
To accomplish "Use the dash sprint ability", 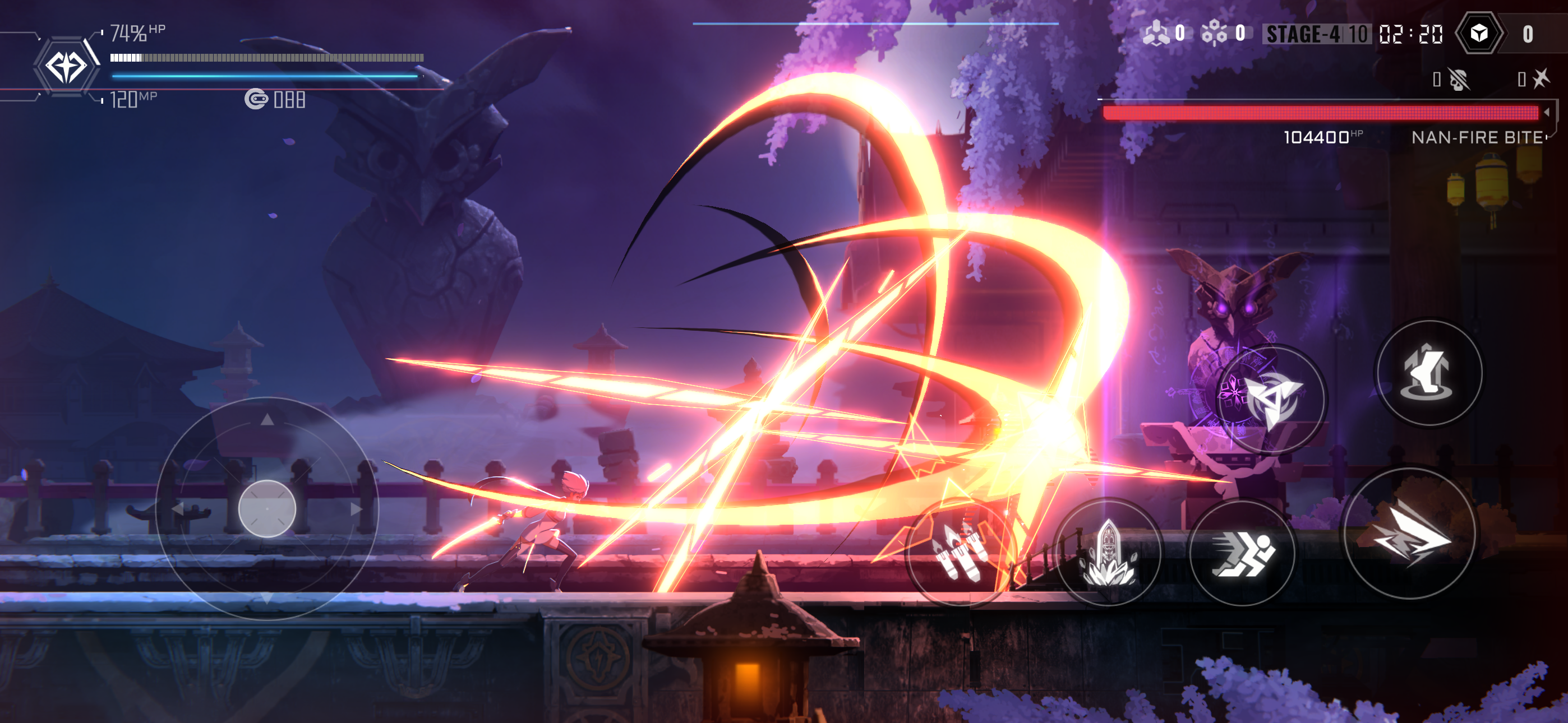I will (1240, 553).
